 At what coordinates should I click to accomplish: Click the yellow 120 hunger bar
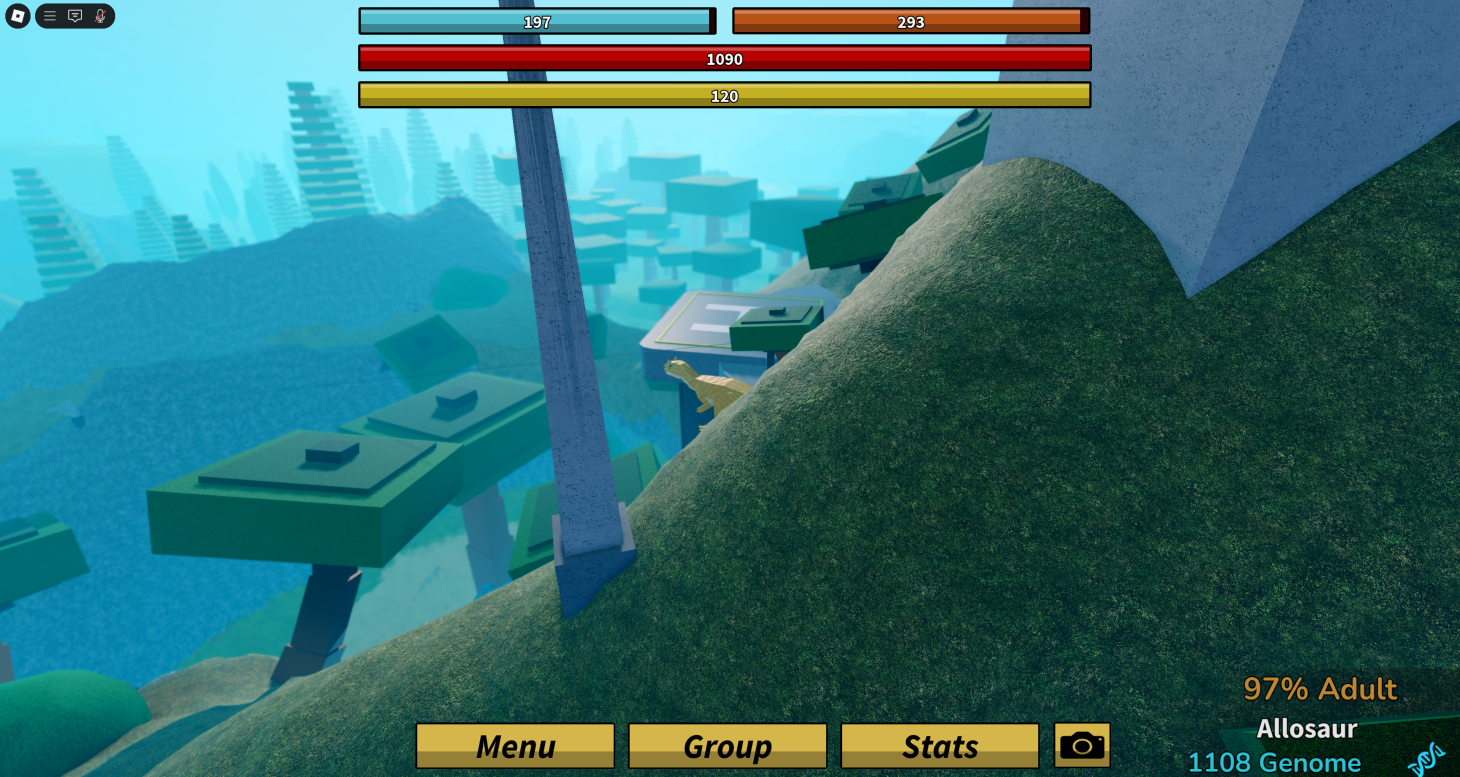pos(726,96)
